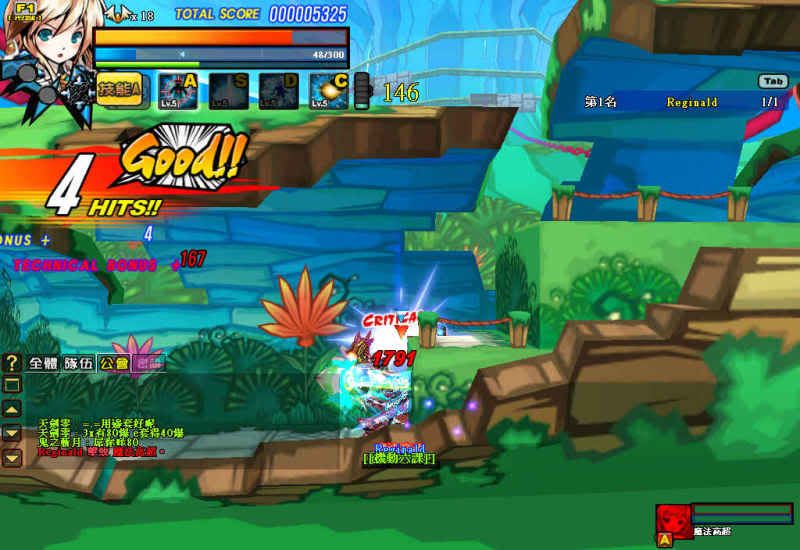Click the yellow 技能A skill set button
The height and width of the screenshot is (550, 800).
122,90
